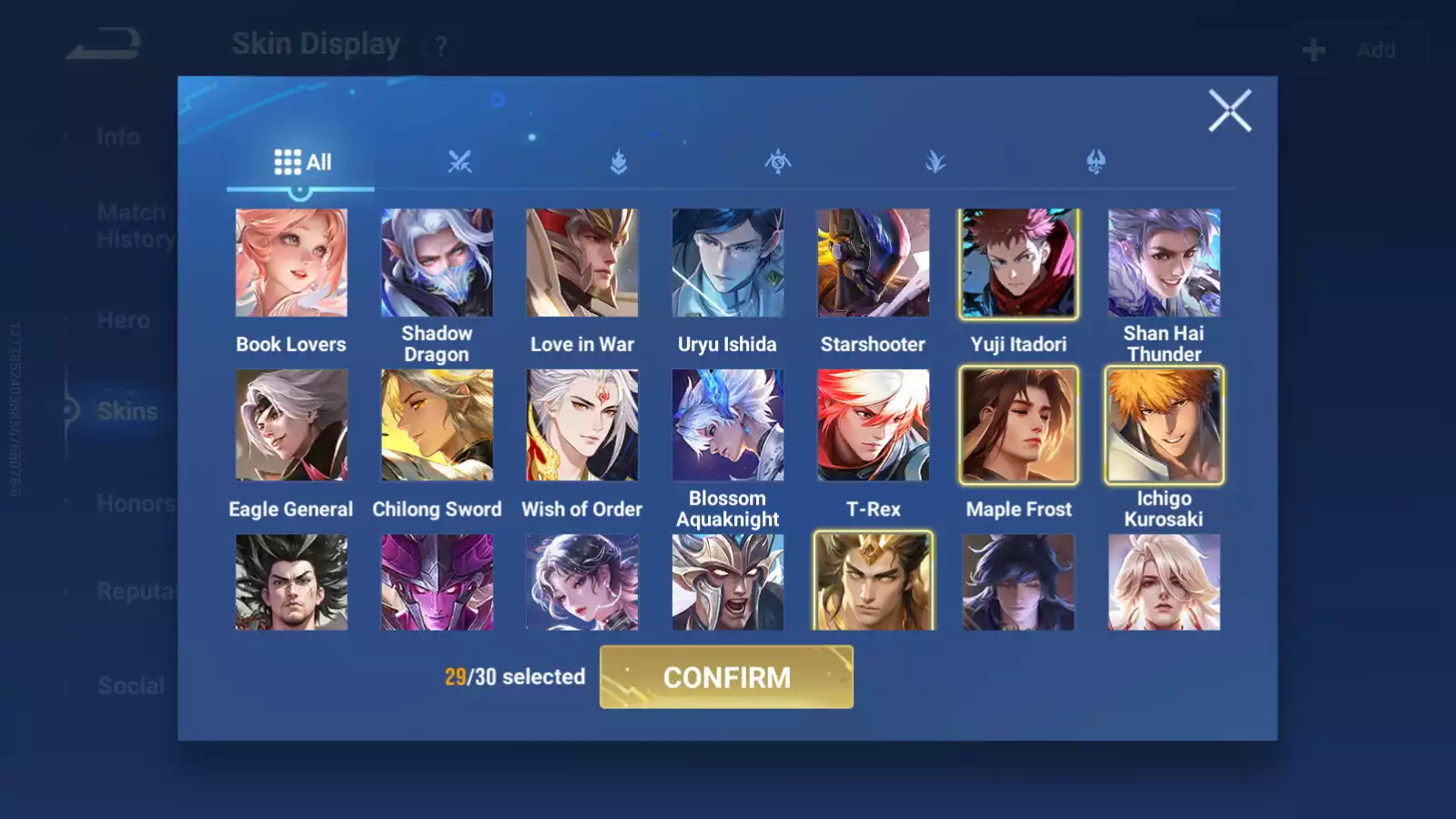Select the Shadow Dragon skin thumbnail
The image size is (1456, 819).
pyautogui.click(x=437, y=262)
